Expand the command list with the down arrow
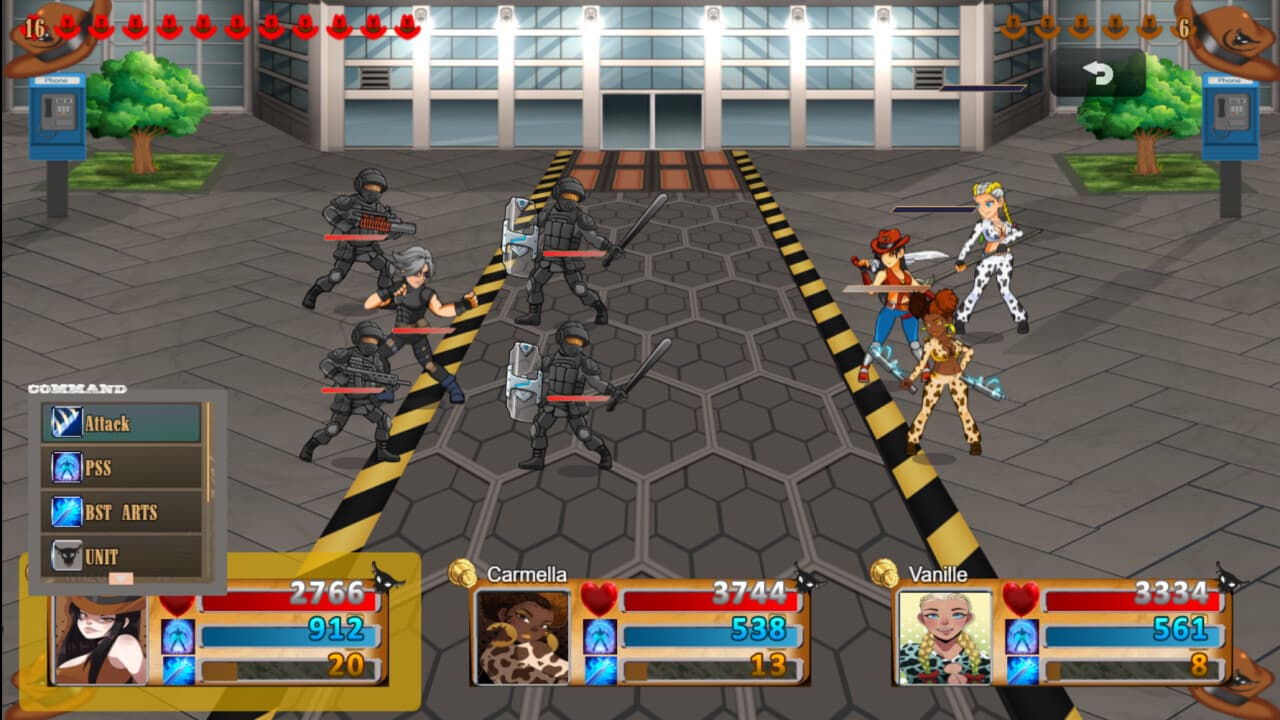The image size is (1280, 720). [x=120, y=578]
